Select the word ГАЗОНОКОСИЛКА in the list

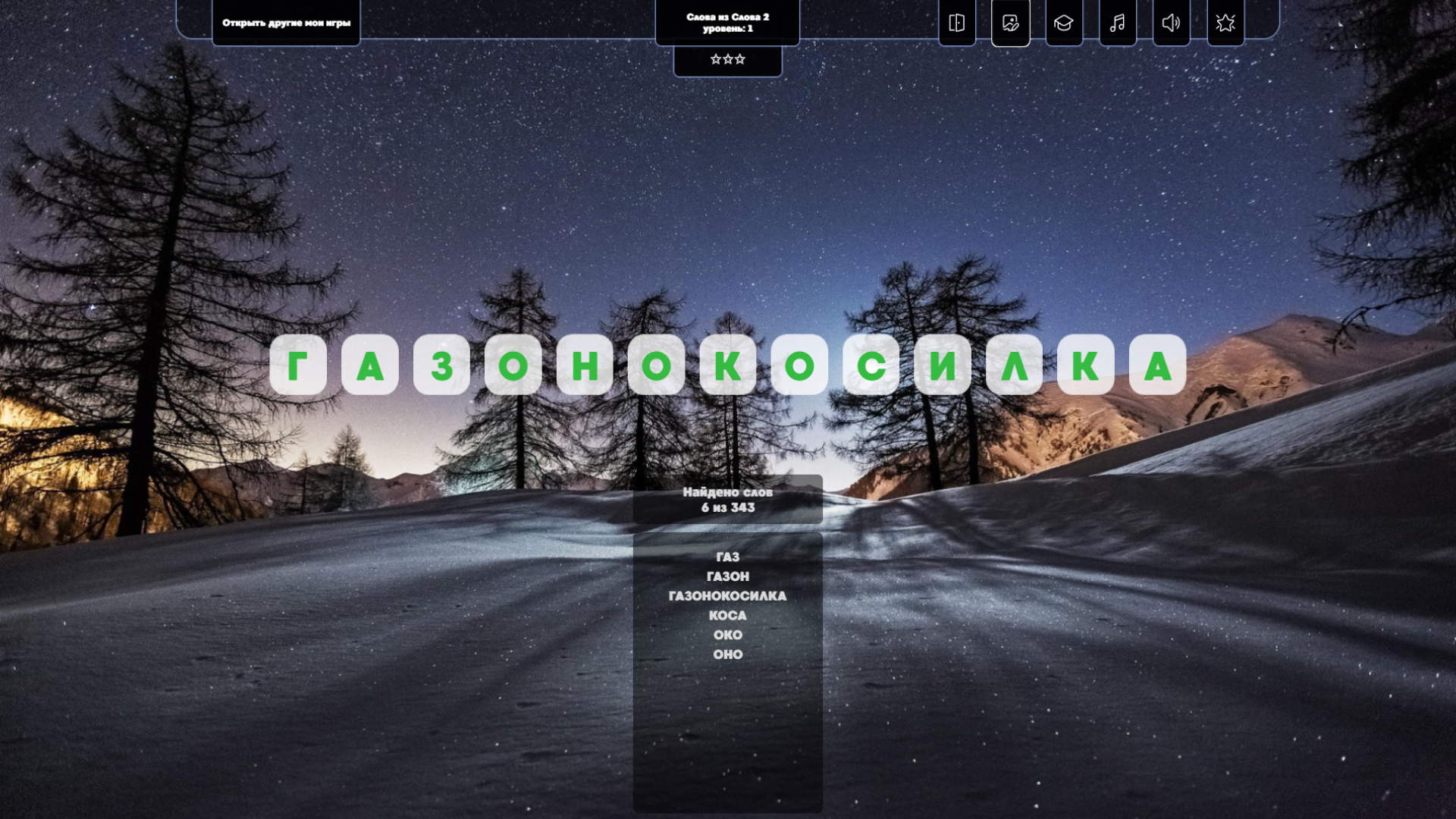click(729, 596)
